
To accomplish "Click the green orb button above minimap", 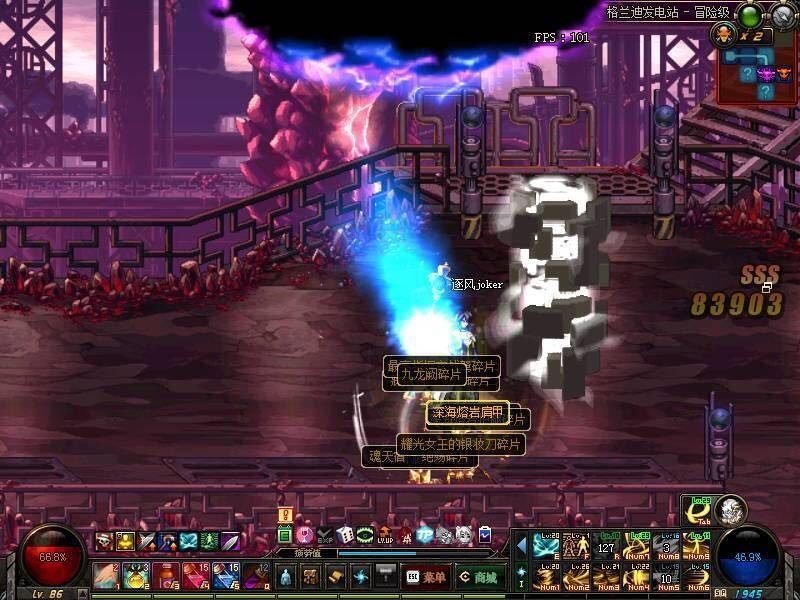I will click(x=749, y=15).
